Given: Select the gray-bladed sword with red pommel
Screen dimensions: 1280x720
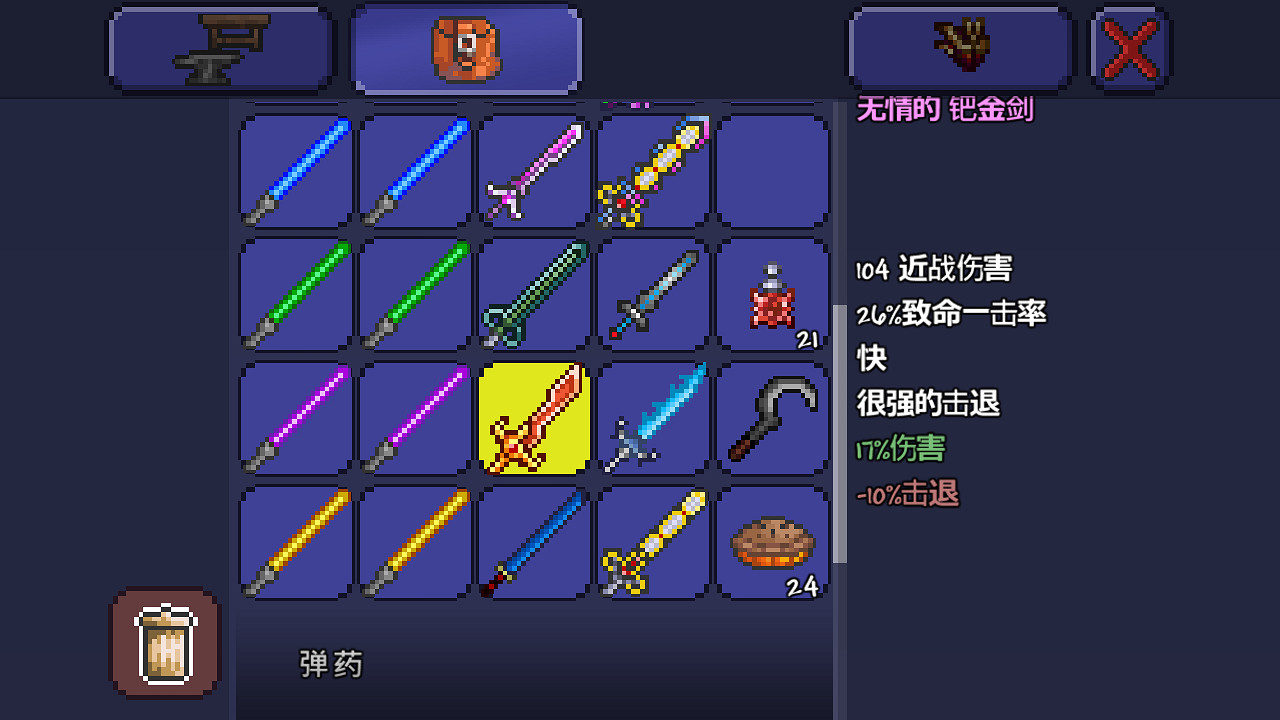Looking at the screenshot, I should [653, 296].
